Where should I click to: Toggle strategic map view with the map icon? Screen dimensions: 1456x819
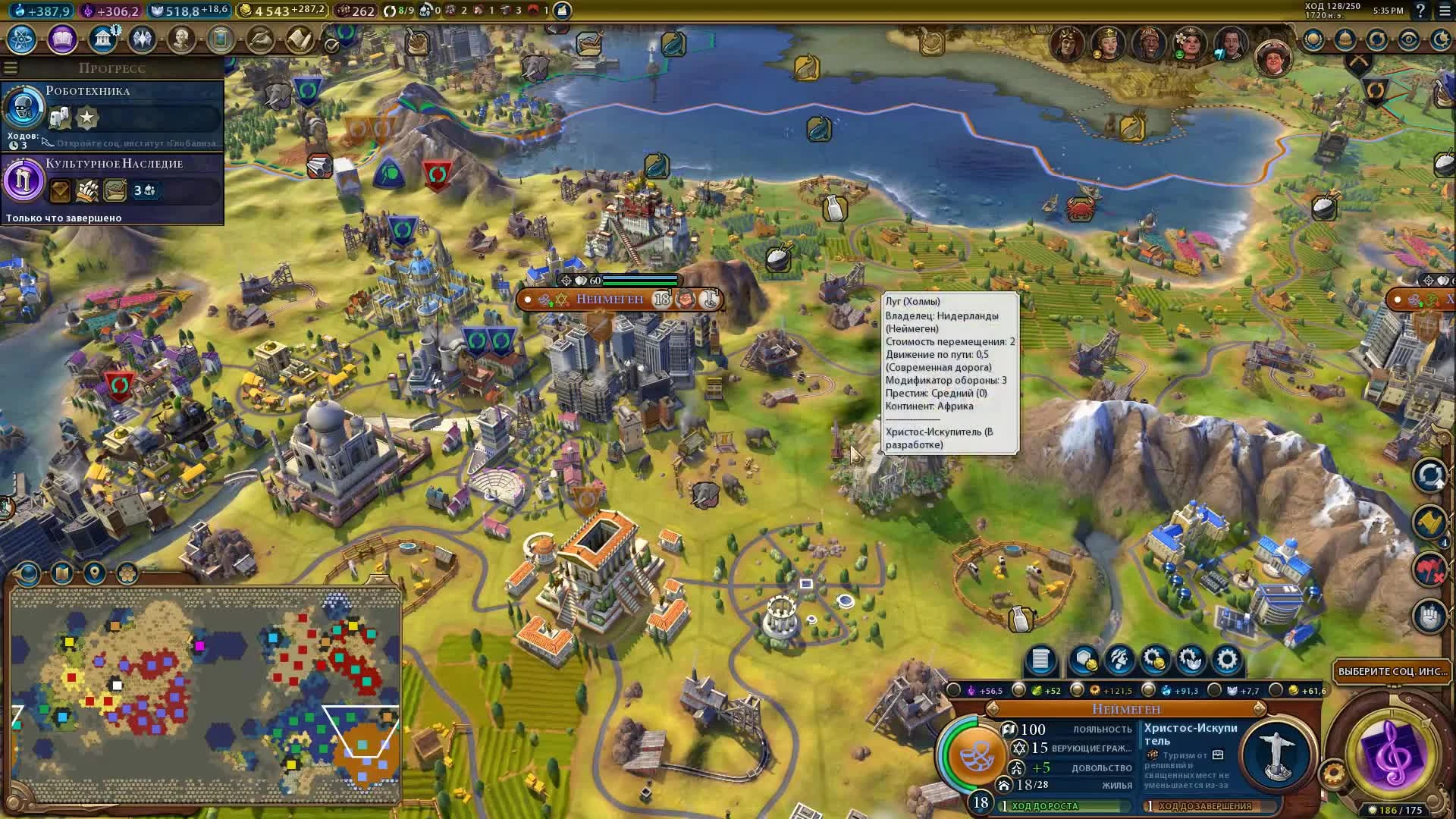coord(61,573)
